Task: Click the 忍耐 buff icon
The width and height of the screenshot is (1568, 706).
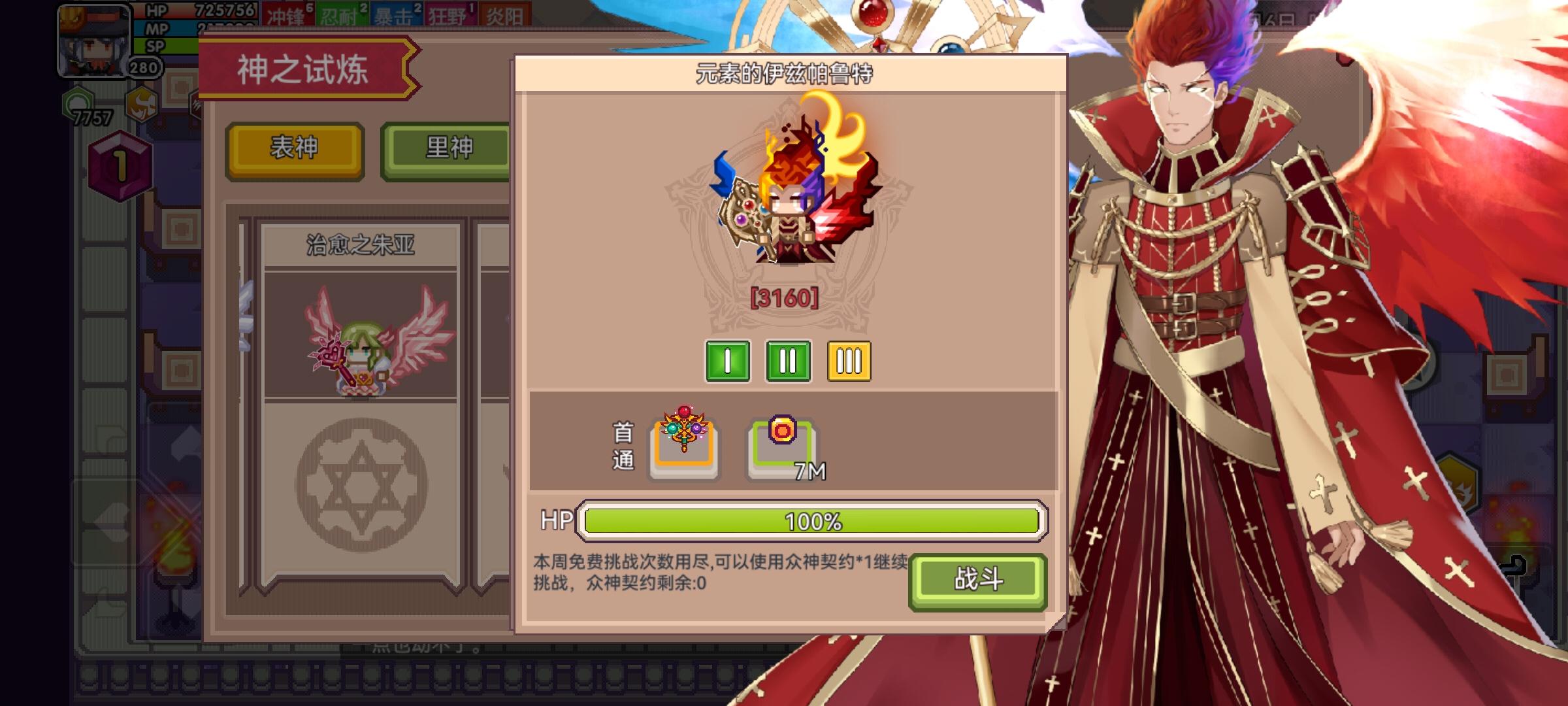Action: tap(342, 15)
